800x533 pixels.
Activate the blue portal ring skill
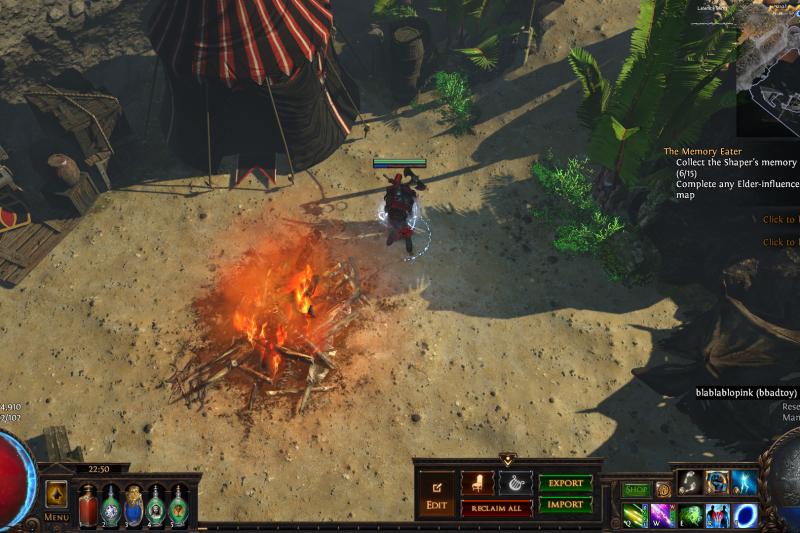click(745, 516)
